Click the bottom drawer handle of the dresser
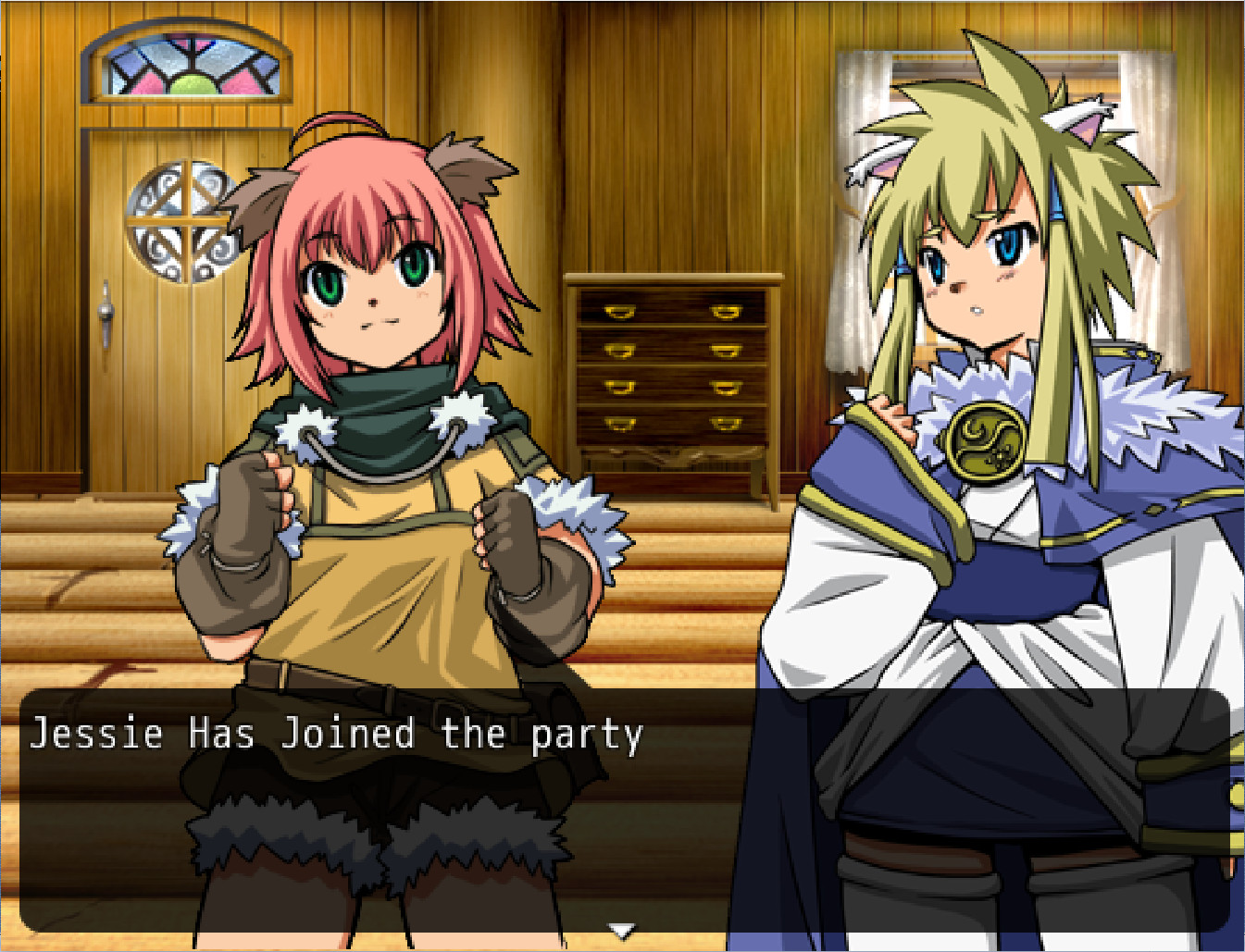 point(618,426)
